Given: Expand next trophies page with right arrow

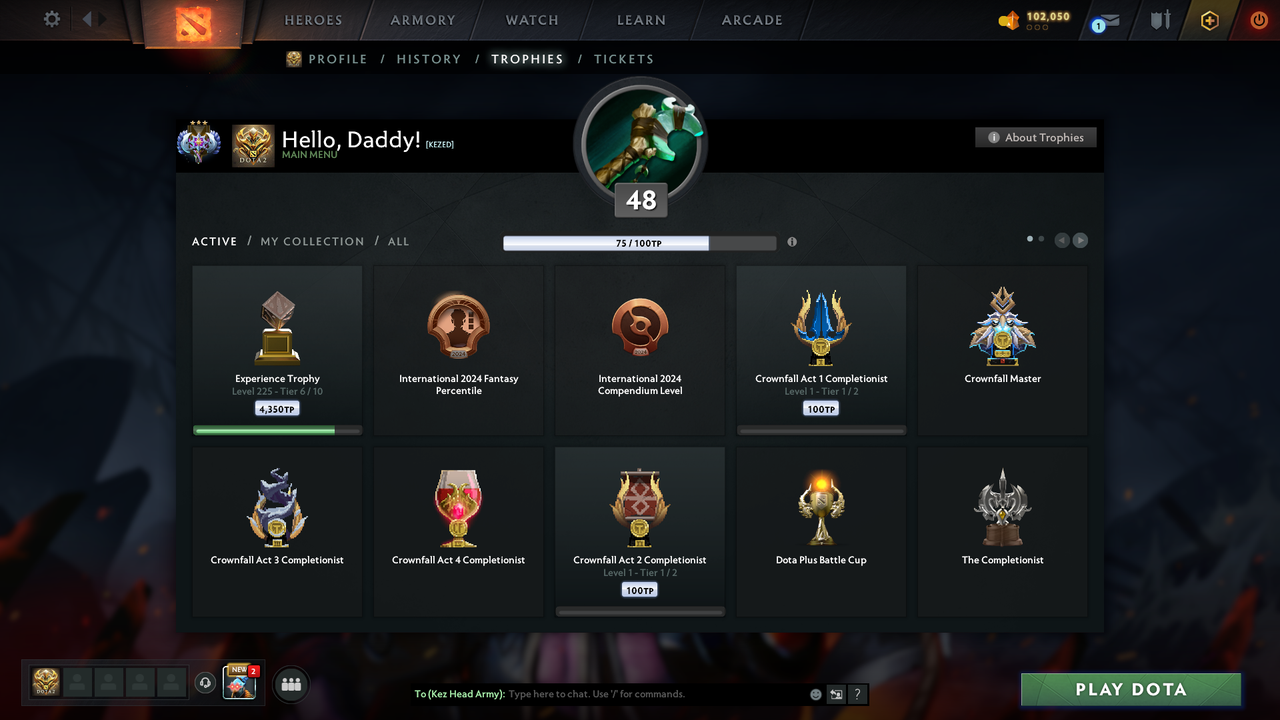Looking at the screenshot, I should pos(1080,240).
